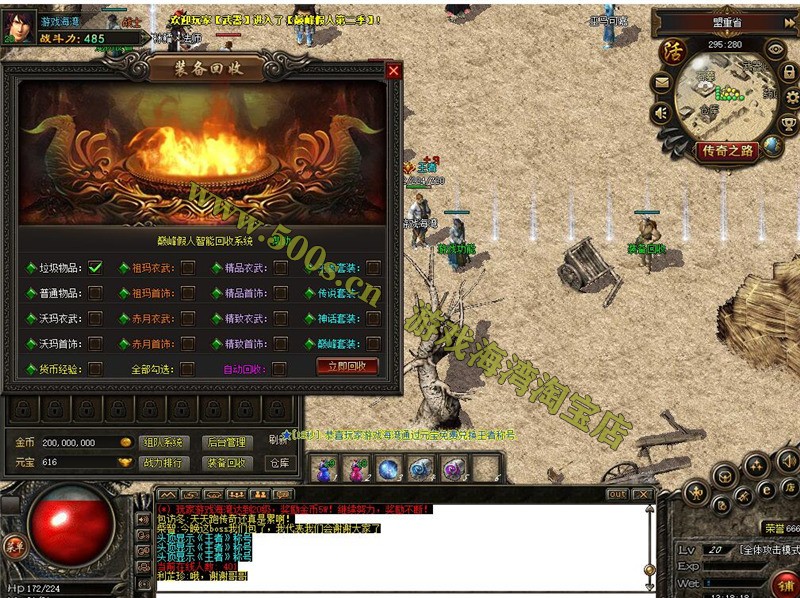Uncheck the 垃圾物品 checkbox
This screenshot has width=800, height=598.
pyautogui.click(x=96, y=267)
